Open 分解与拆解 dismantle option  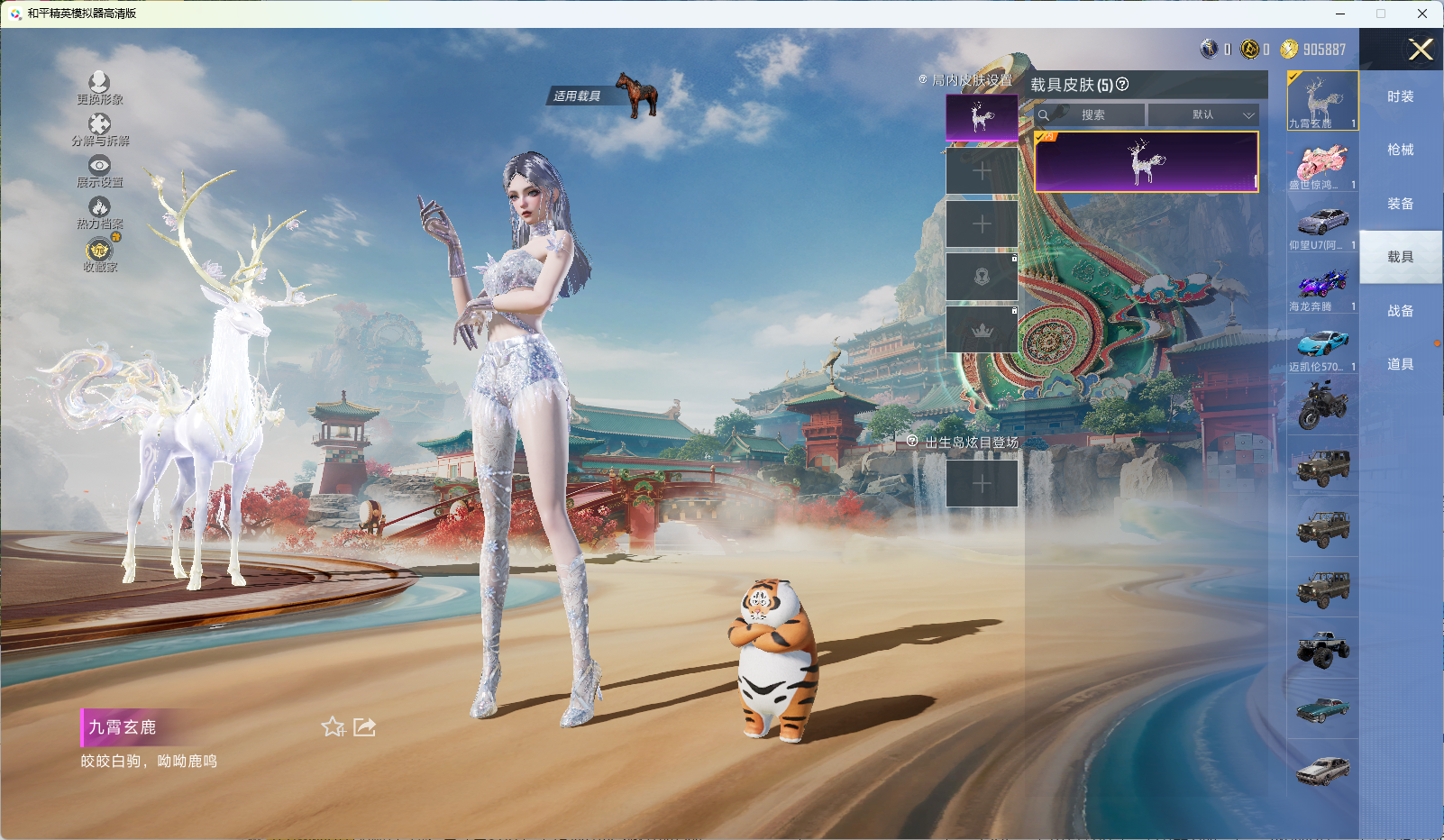(x=99, y=125)
